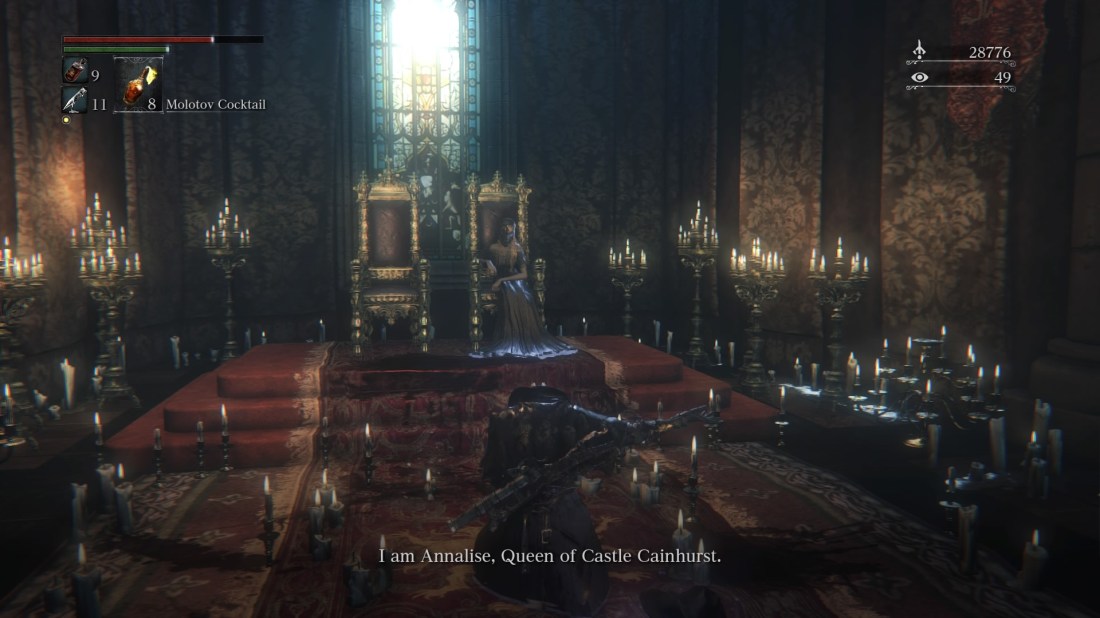Select the Quicksilver Bullets slot
This screenshot has height=618, width=1100.
75,100
